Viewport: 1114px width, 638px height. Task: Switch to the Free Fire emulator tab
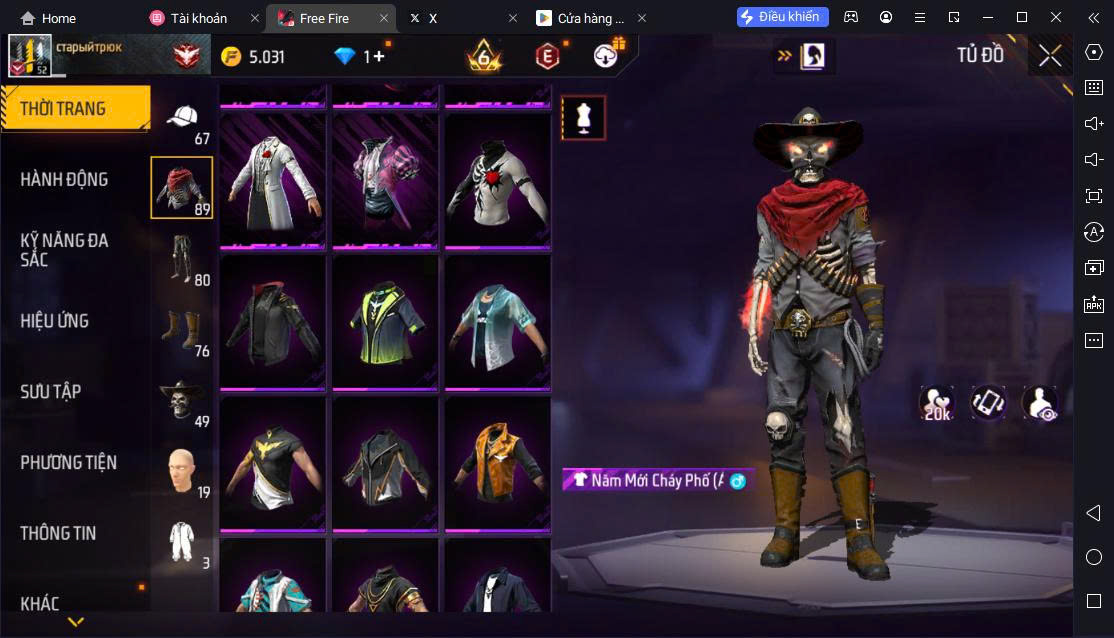pyautogui.click(x=324, y=18)
